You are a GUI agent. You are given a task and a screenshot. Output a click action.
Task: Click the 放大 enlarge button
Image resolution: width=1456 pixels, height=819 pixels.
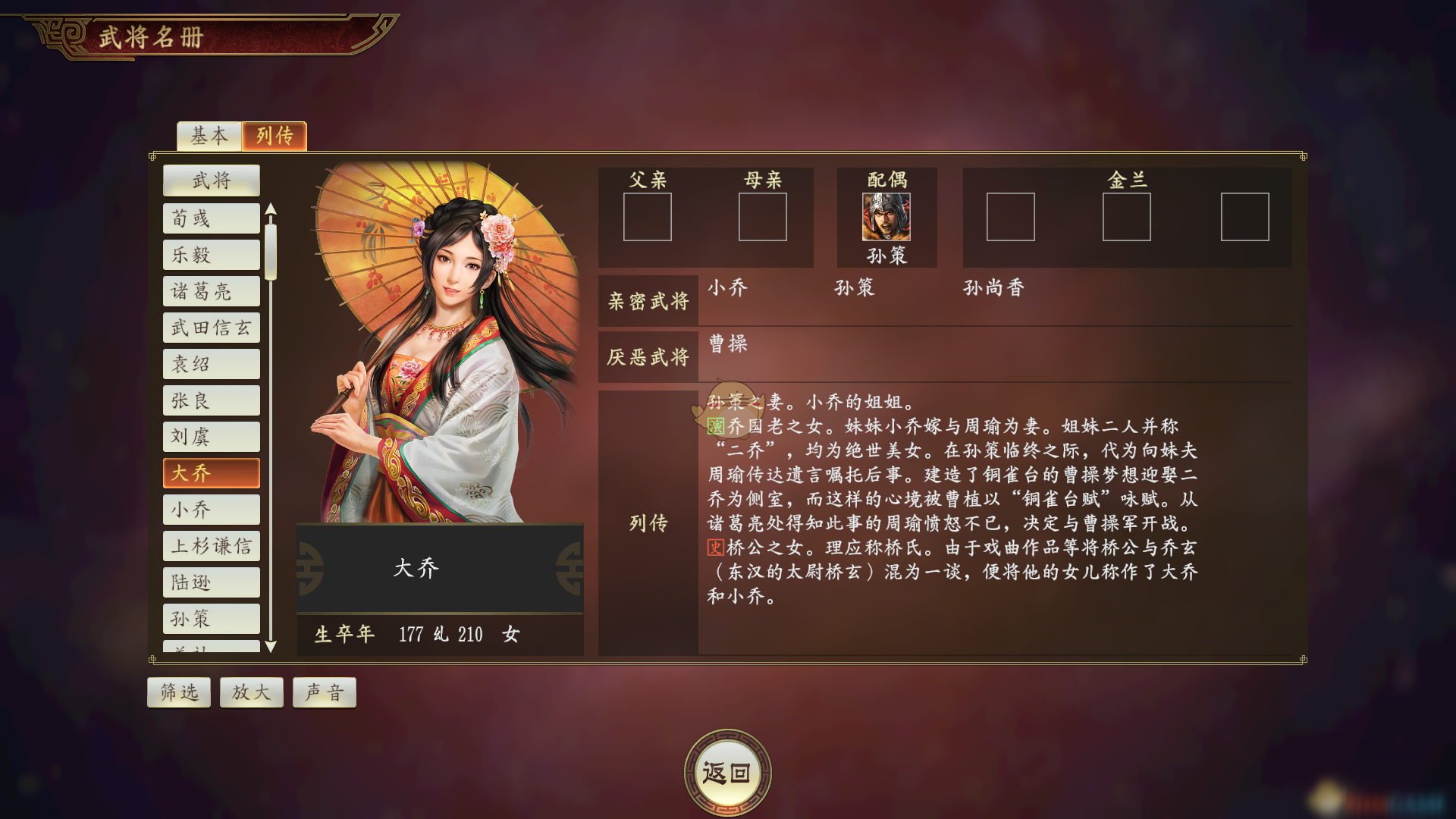pyautogui.click(x=251, y=692)
